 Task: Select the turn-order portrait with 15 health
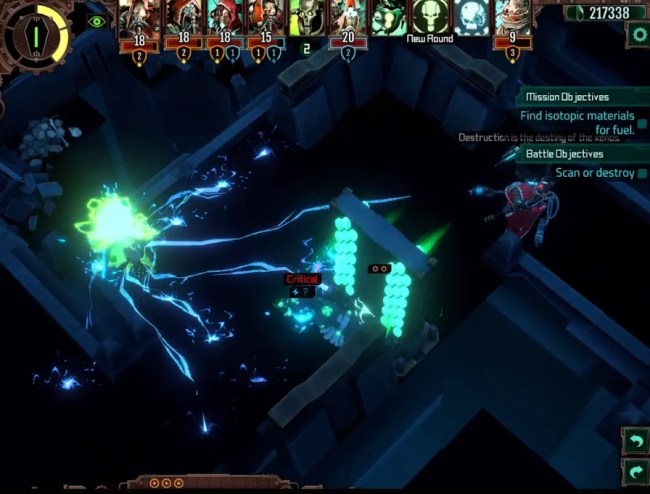coord(263,18)
